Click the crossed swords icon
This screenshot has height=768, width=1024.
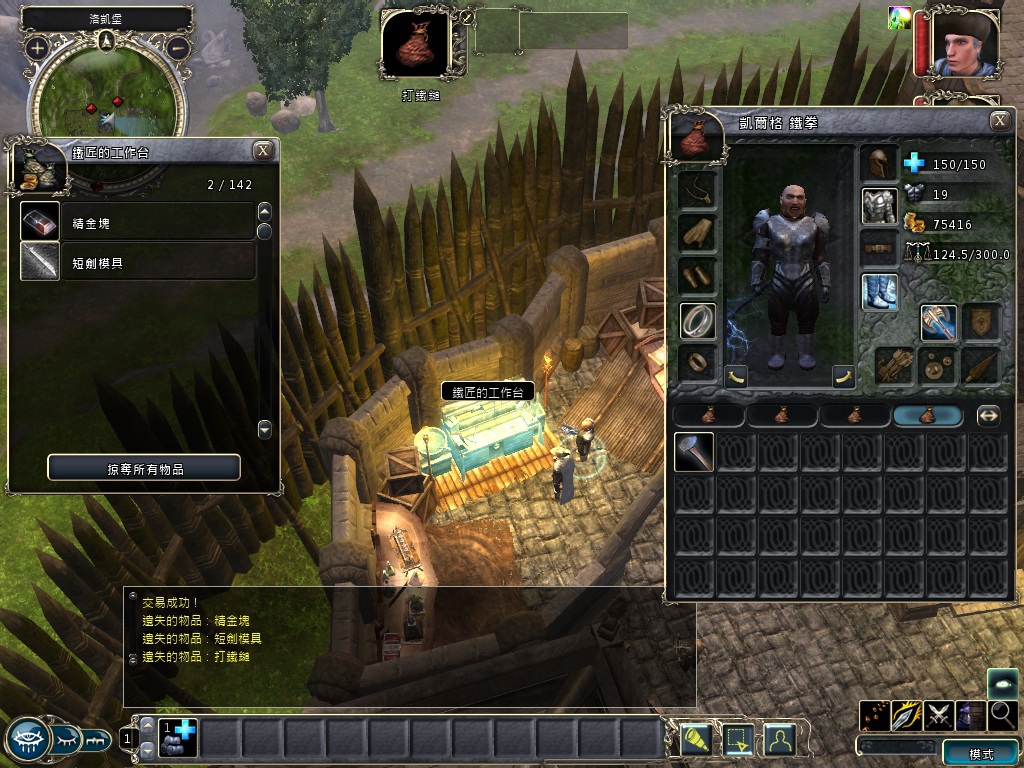pyautogui.click(x=938, y=714)
